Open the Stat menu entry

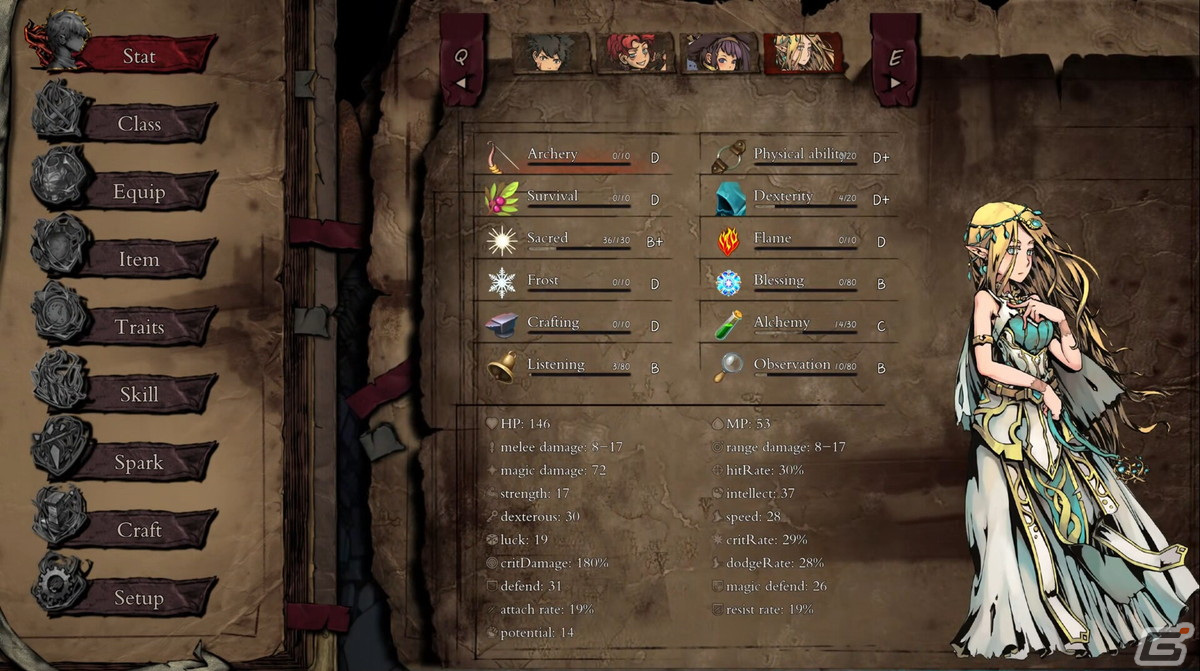pos(140,56)
